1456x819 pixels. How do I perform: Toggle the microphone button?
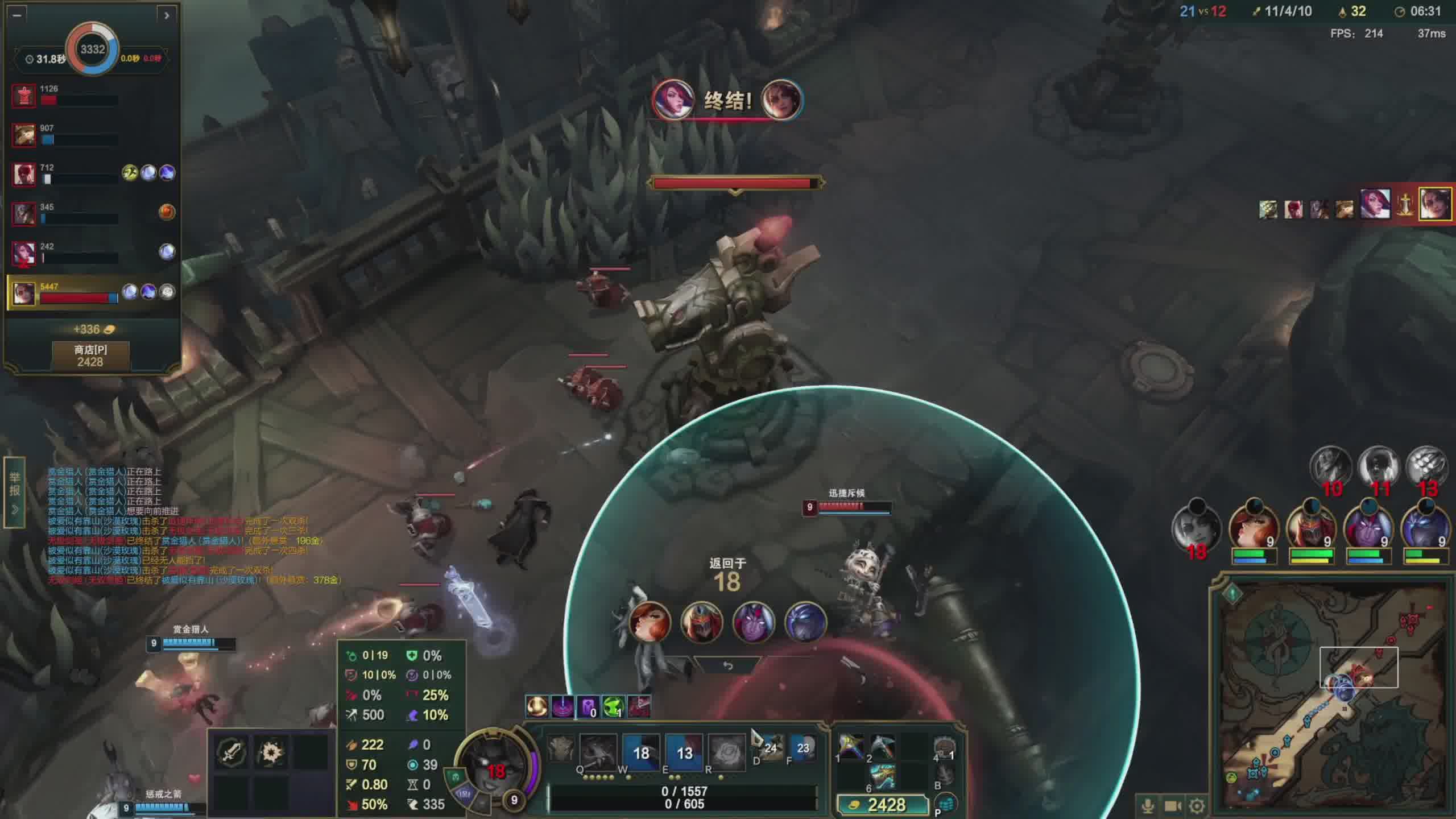(1148, 806)
